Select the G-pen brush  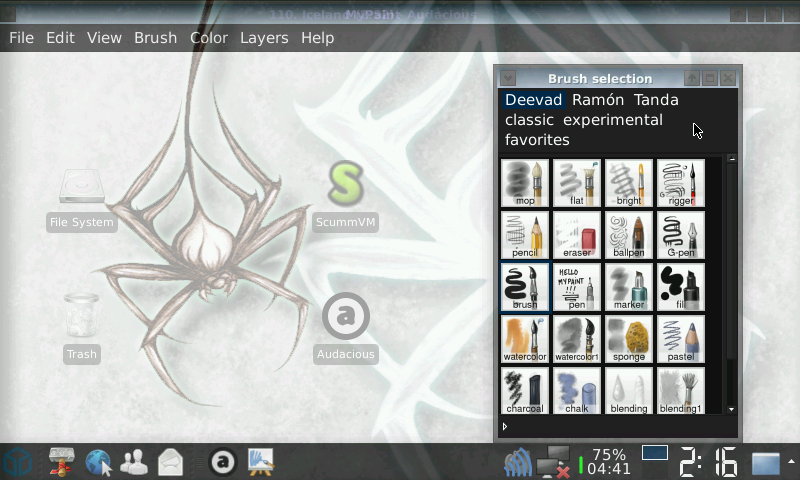tap(680, 235)
